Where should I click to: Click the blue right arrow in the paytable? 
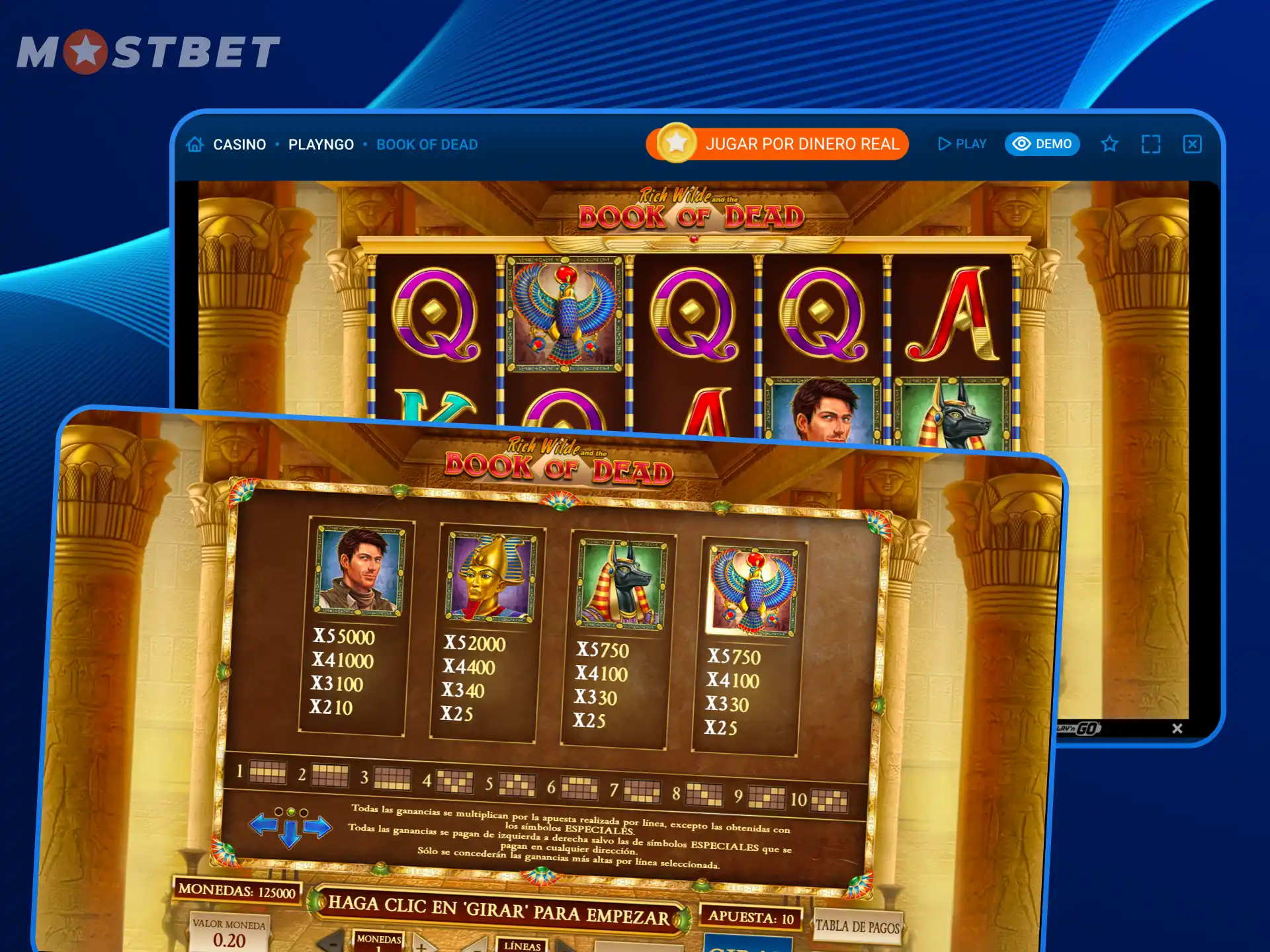317,827
